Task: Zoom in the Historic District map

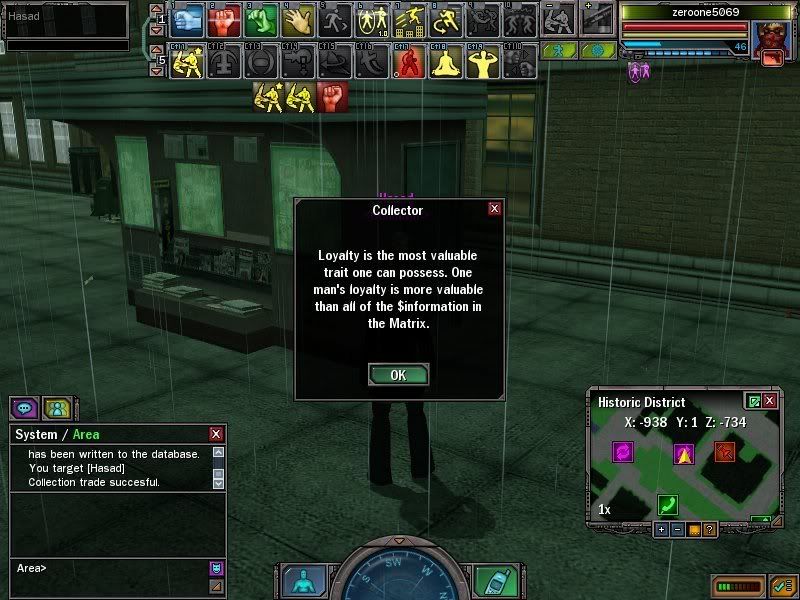Action: point(661,529)
